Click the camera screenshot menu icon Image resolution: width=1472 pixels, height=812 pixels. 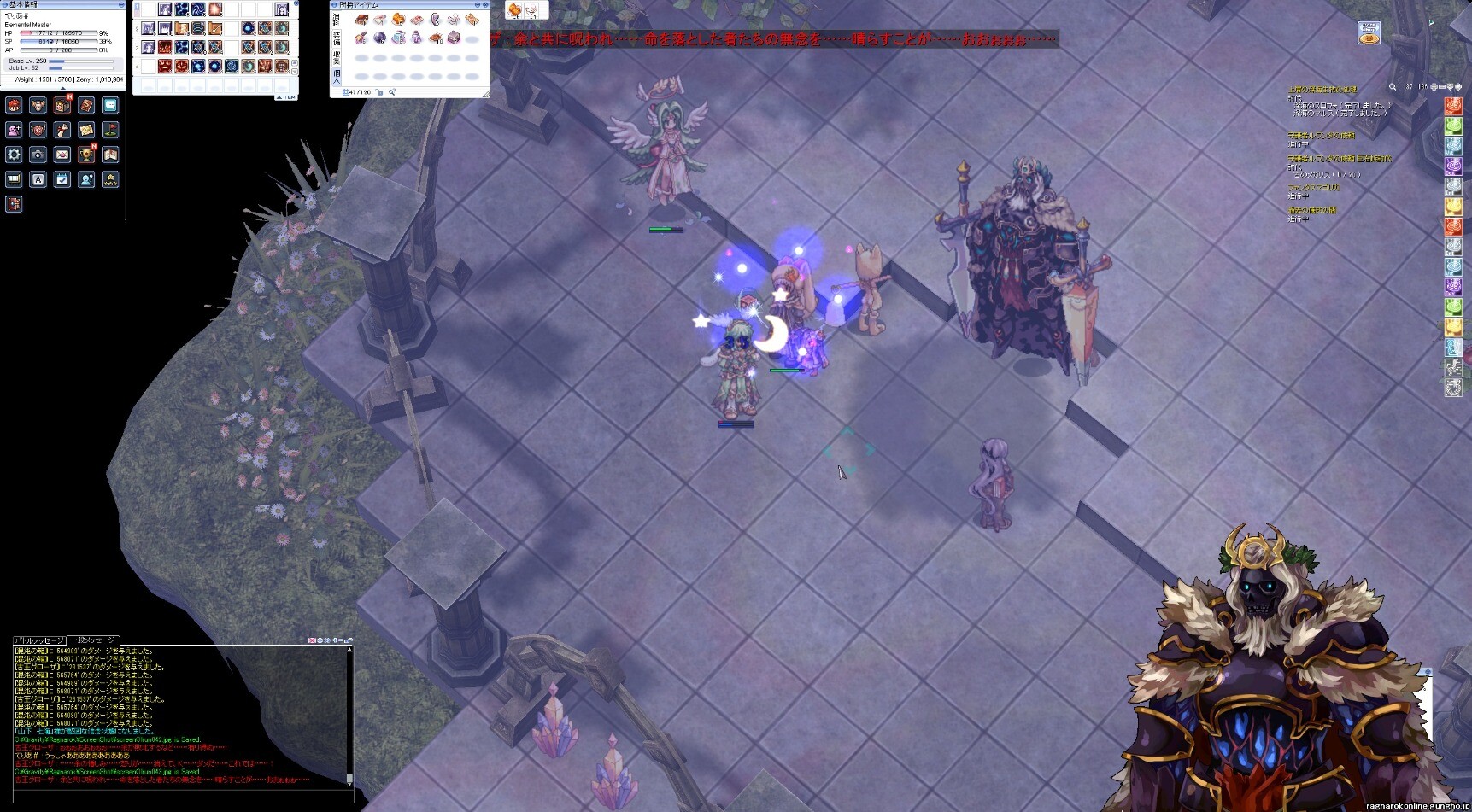(x=38, y=155)
